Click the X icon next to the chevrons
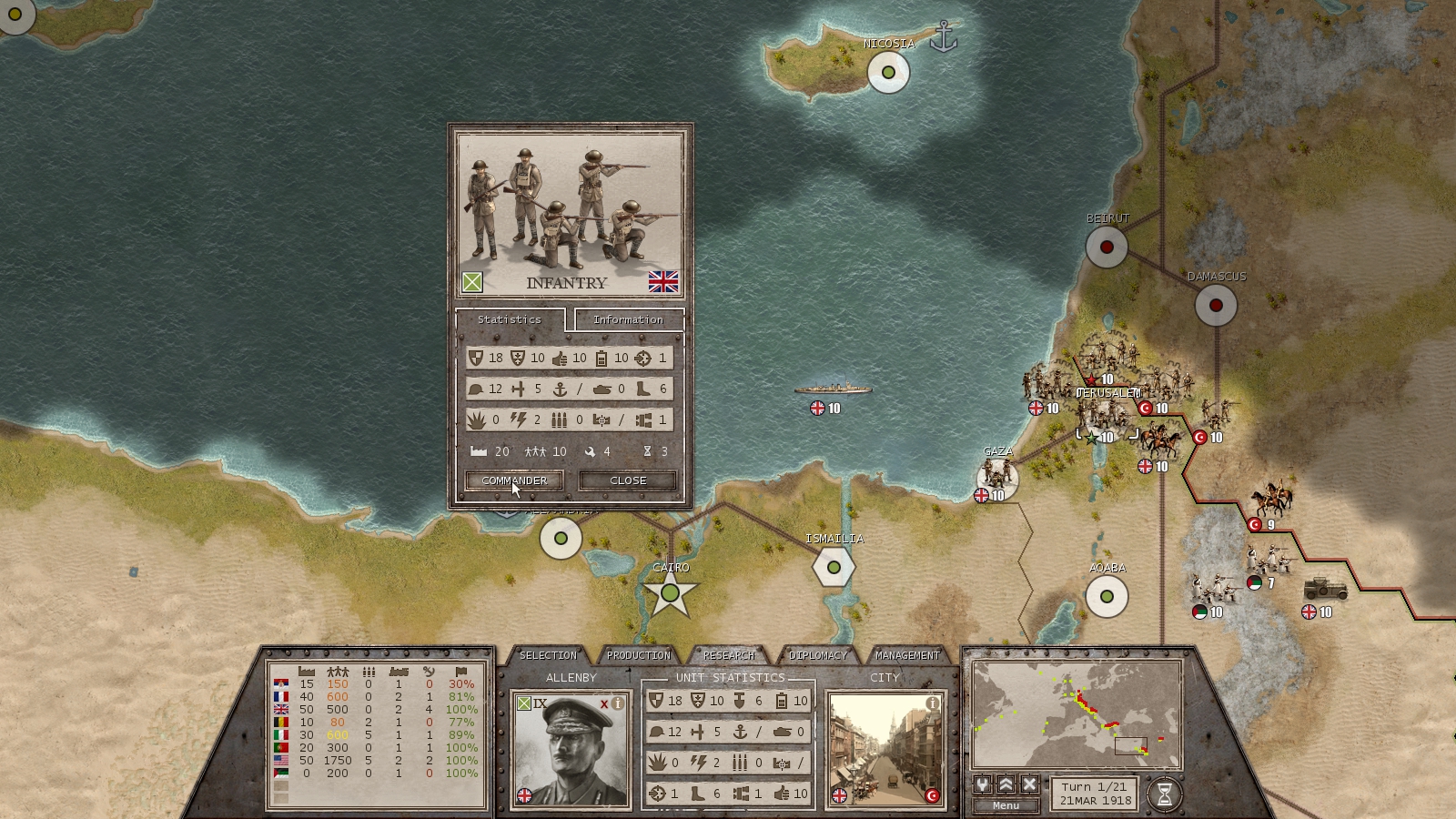Image resolution: width=1456 pixels, height=819 pixels. click(x=1028, y=784)
